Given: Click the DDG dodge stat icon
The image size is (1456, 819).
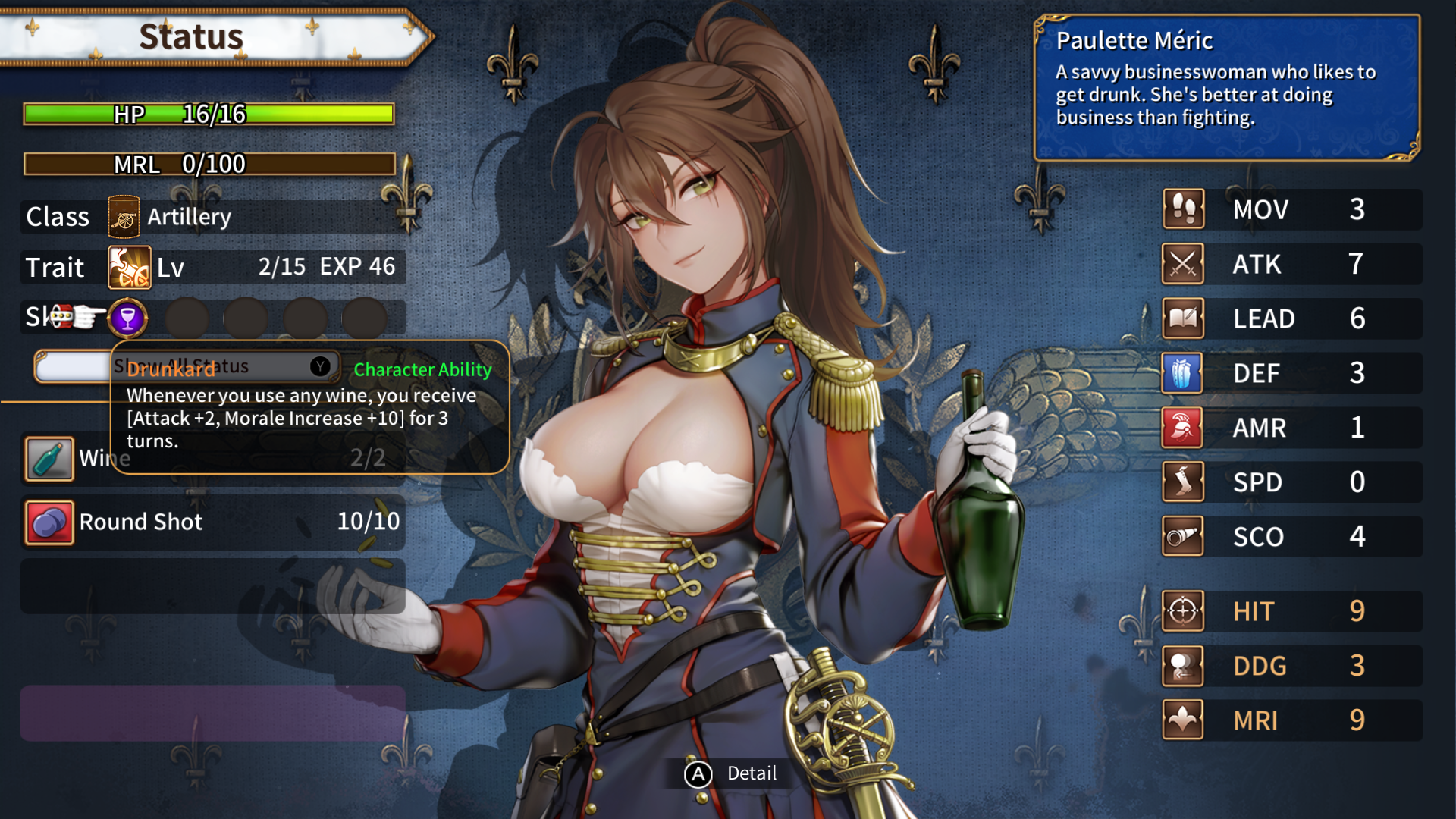Looking at the screenshot, I should [1183, 666].
